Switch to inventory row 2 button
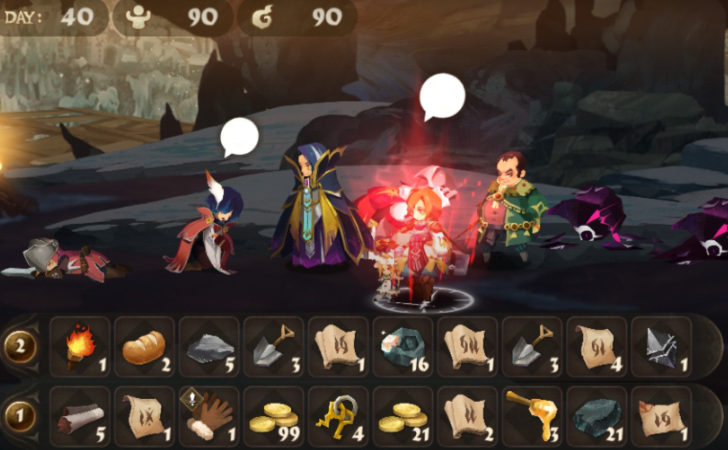The width and height of the screenshot is (728, 450). pyautogui.click(x=20, y=347)
